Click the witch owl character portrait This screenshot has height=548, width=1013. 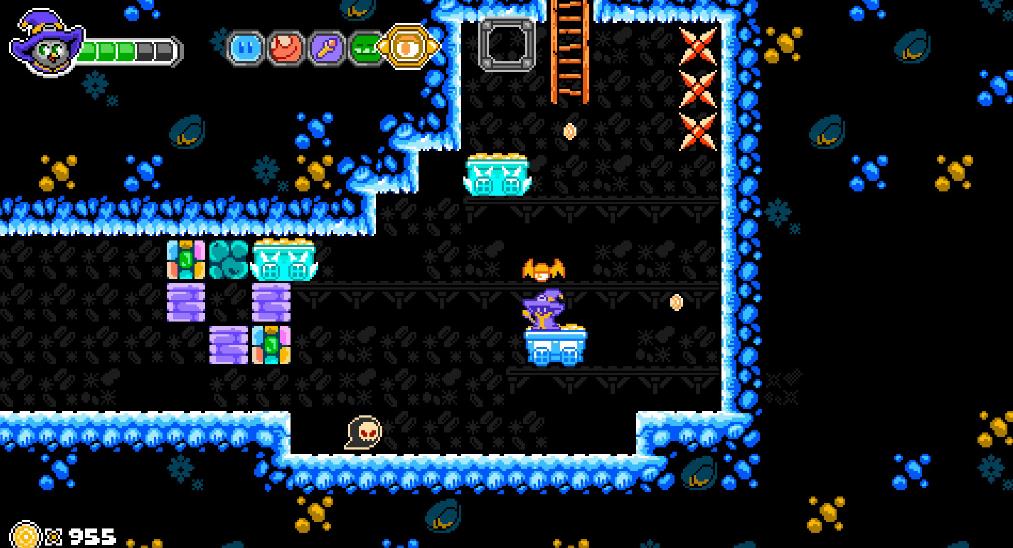(42, 42)
